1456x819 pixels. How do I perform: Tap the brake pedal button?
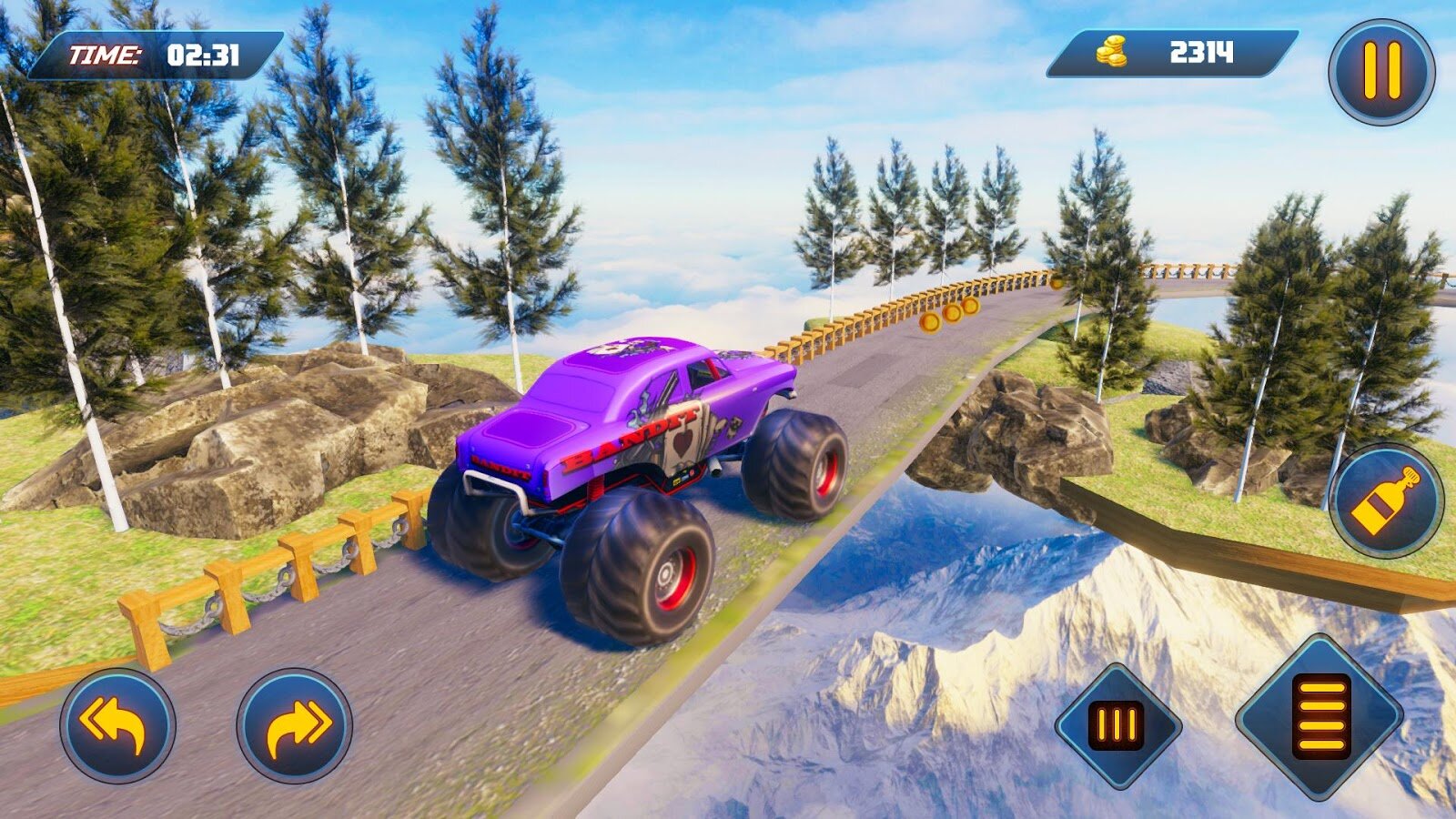1117,726
